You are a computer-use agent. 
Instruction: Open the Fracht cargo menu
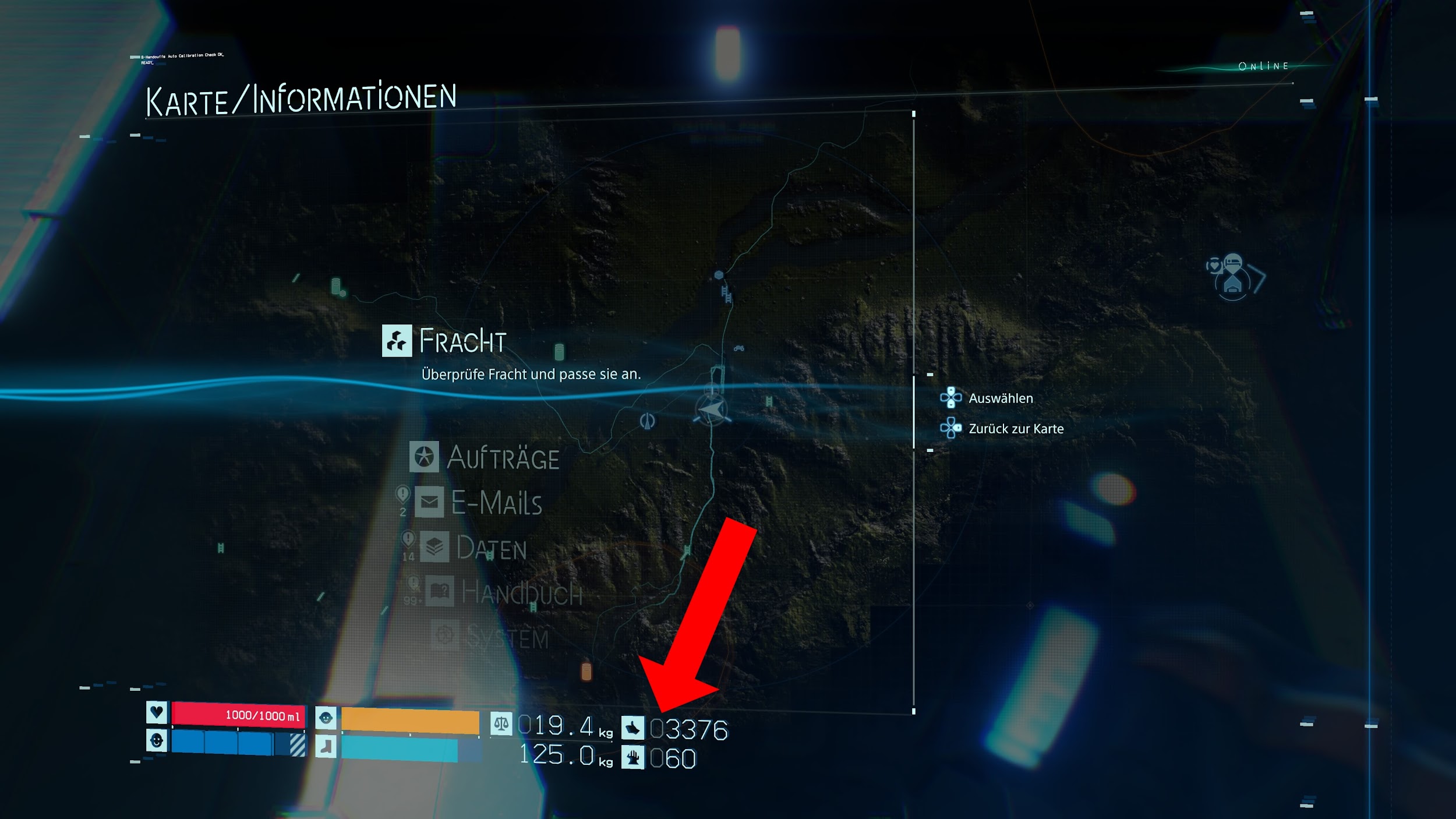[x=446, y=341]
